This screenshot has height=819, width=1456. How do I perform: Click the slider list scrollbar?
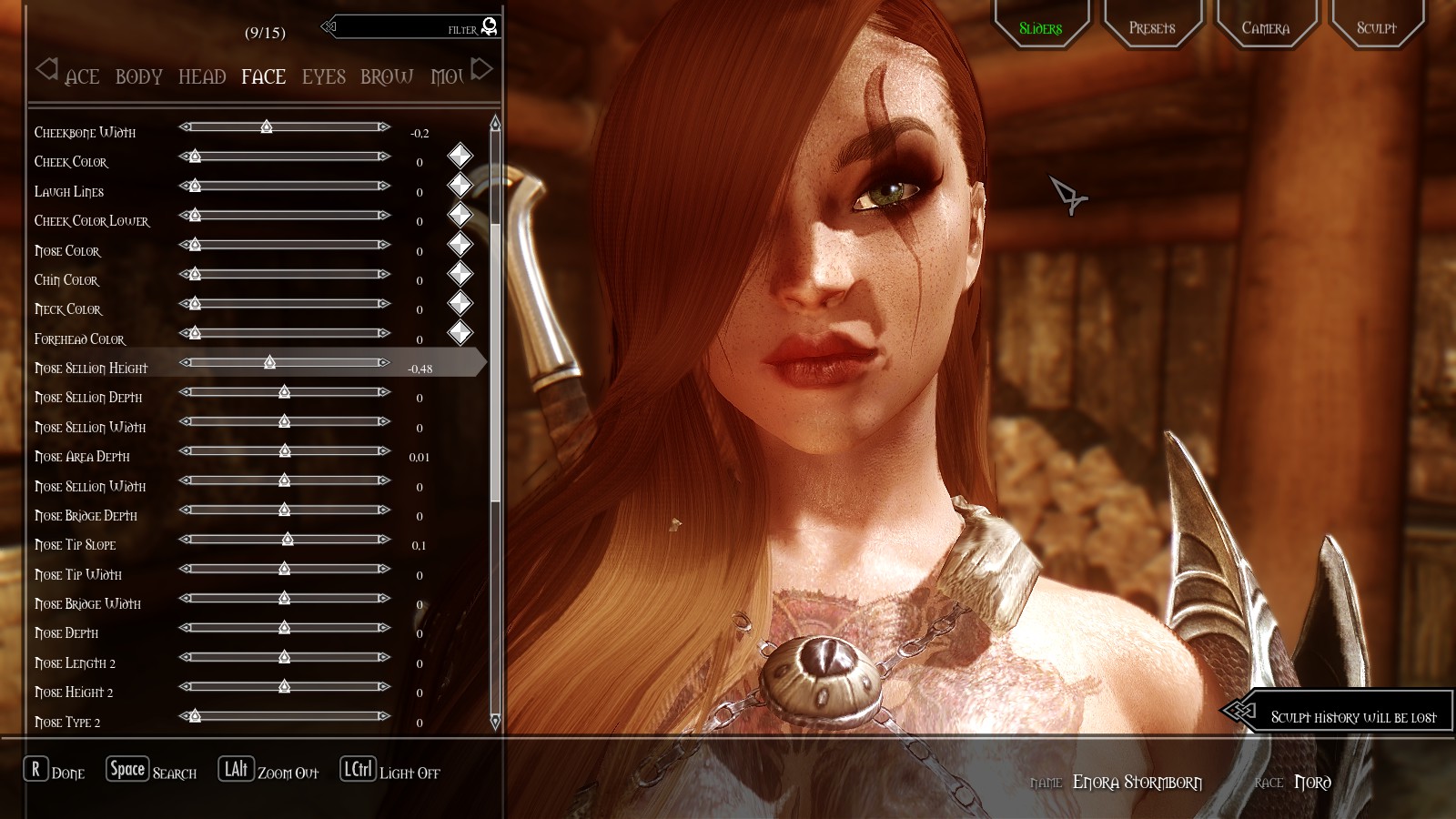pyautogui.click(x=495, y=364)
